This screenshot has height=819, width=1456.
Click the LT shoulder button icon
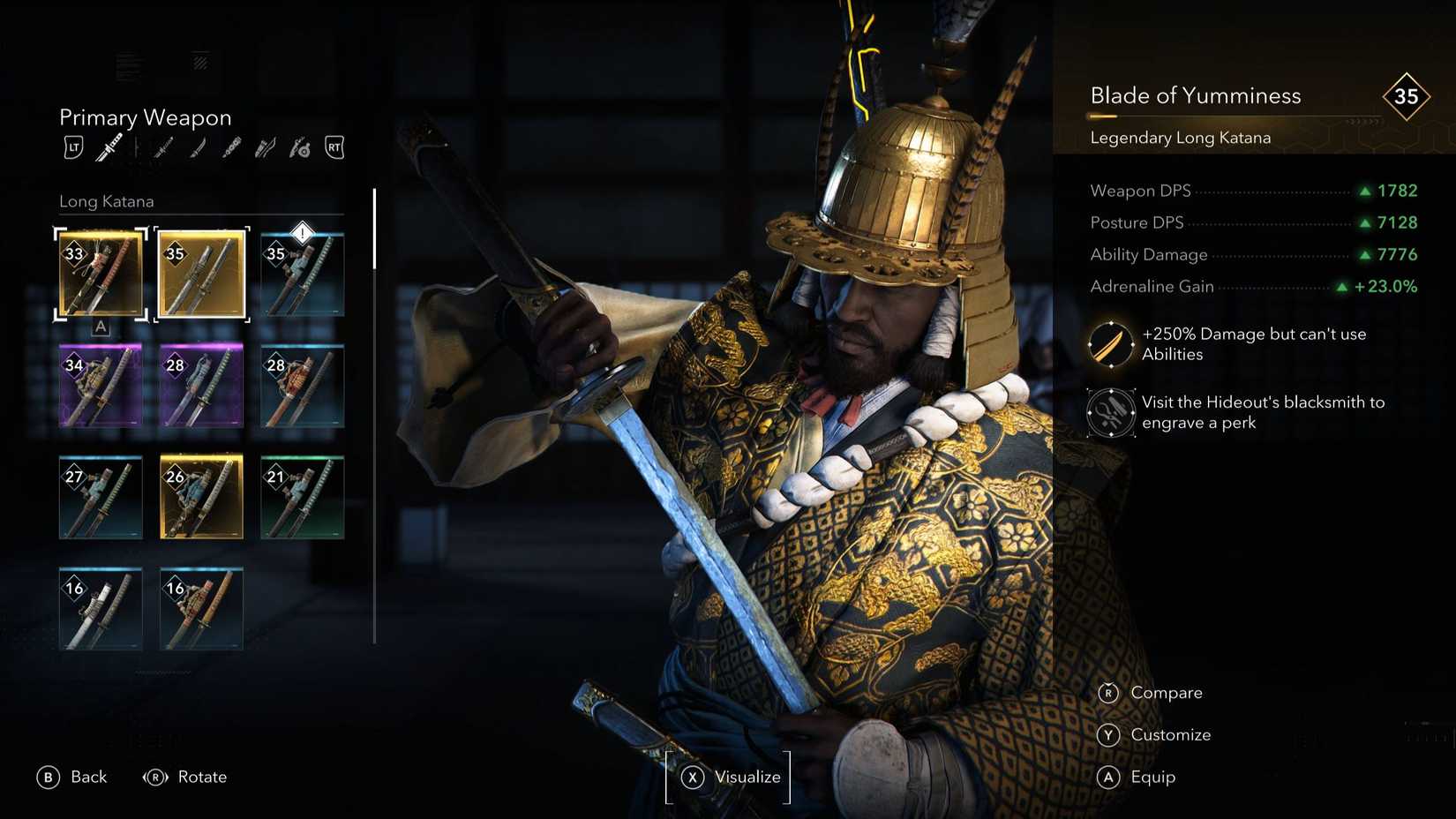click(x=74, y=147)
